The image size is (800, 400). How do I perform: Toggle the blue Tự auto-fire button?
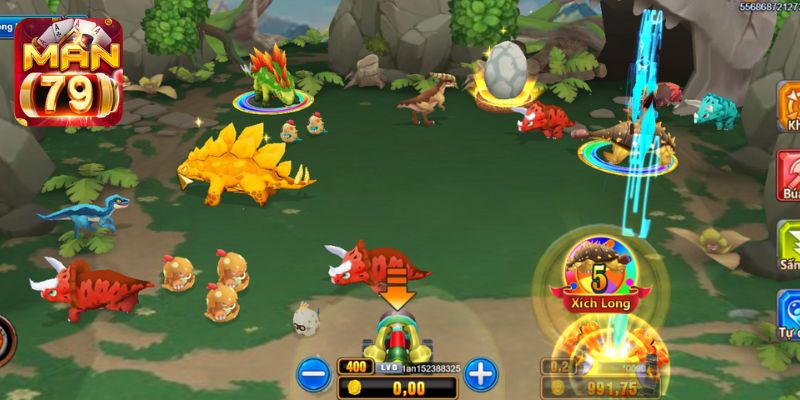(x=788, y=313)
